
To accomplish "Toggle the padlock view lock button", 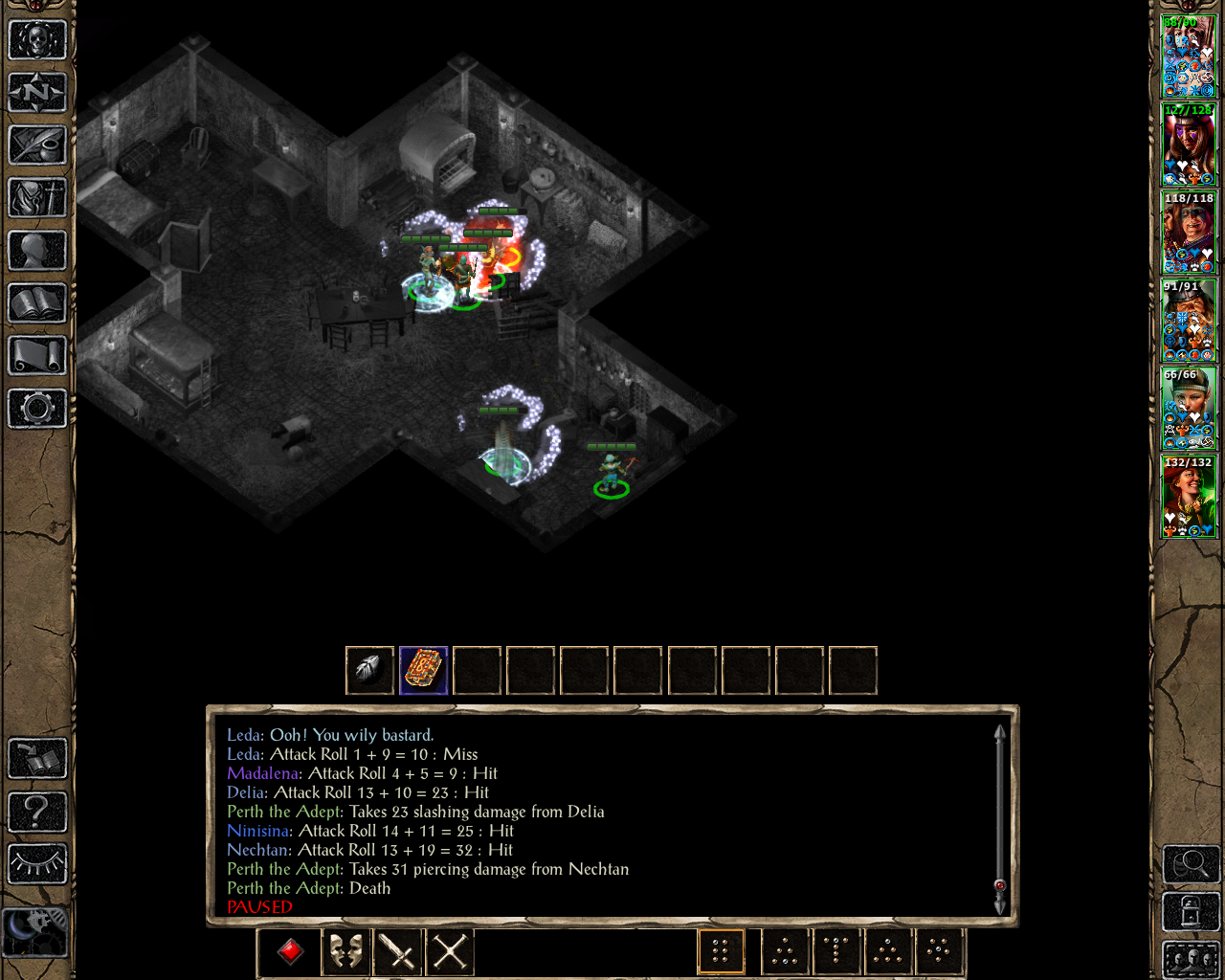I will pos(1191,911).
